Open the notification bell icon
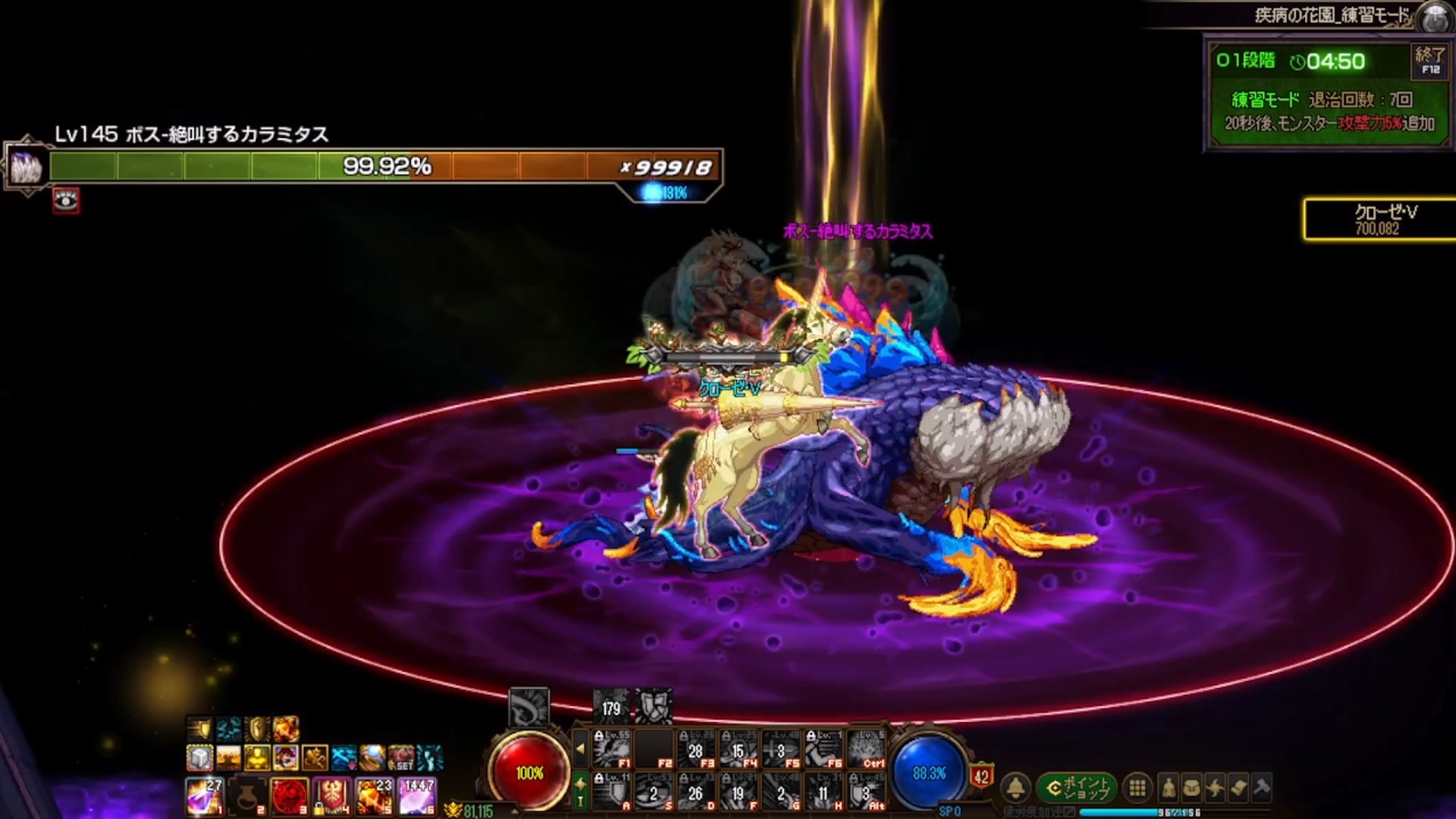 (1016, 789)
